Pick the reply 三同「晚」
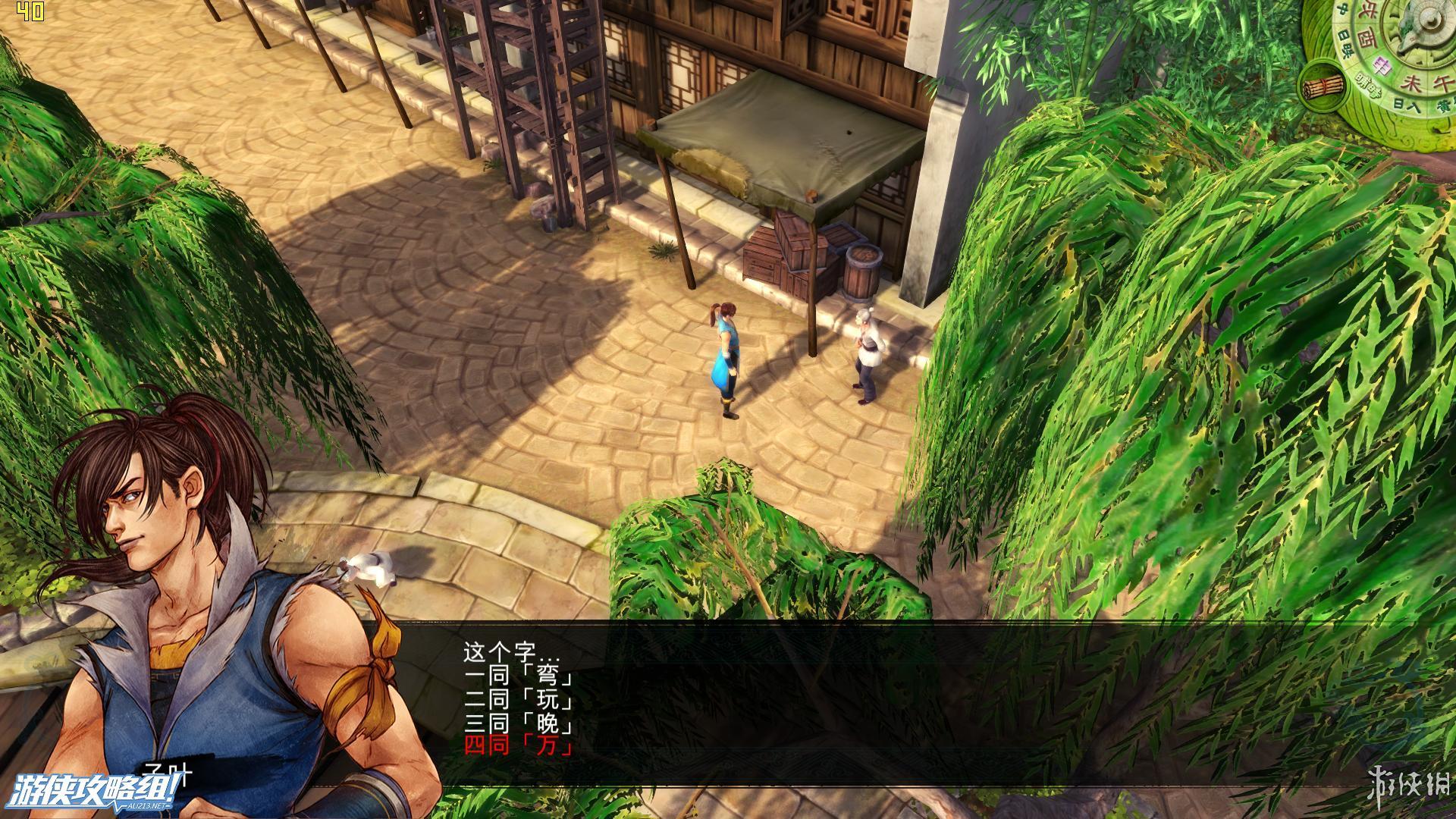The height and width of the screenshot is (819, 1456). 519,724
